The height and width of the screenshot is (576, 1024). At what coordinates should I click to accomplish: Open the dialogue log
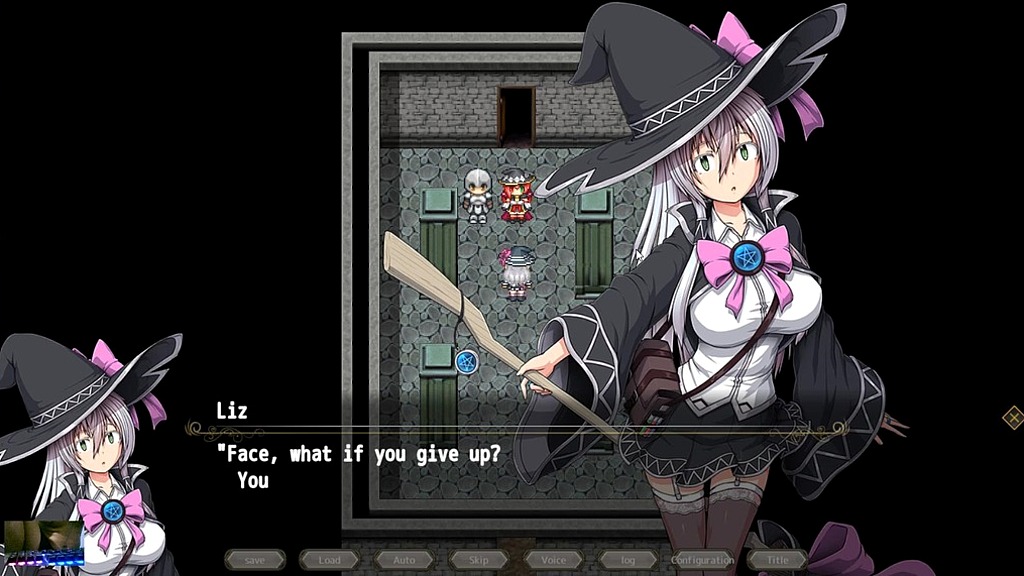pos(628,560)
